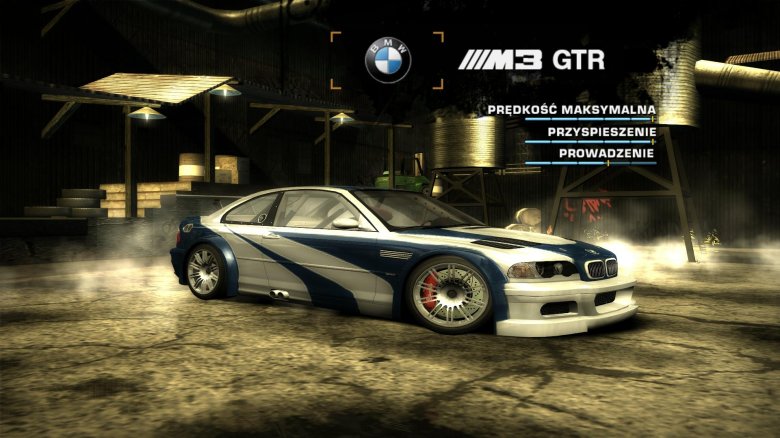Select the BMW manufacturer logo
The image size is (780, 438).
387,60
